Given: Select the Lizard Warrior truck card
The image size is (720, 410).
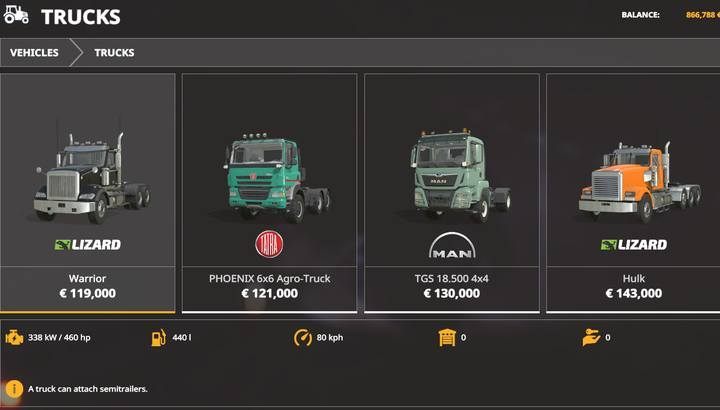Looking at the screenshot, I should click(87, 192).
